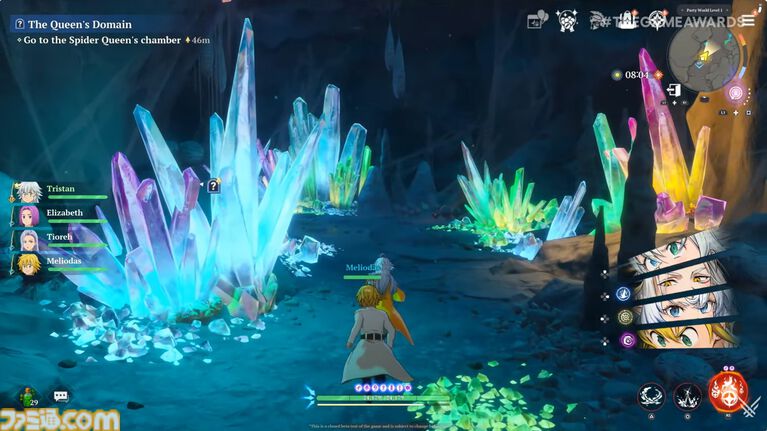This screenshot has width=767, height=431.
Task: Open the chat speech bubble
Action: click(x=61, y=397)
